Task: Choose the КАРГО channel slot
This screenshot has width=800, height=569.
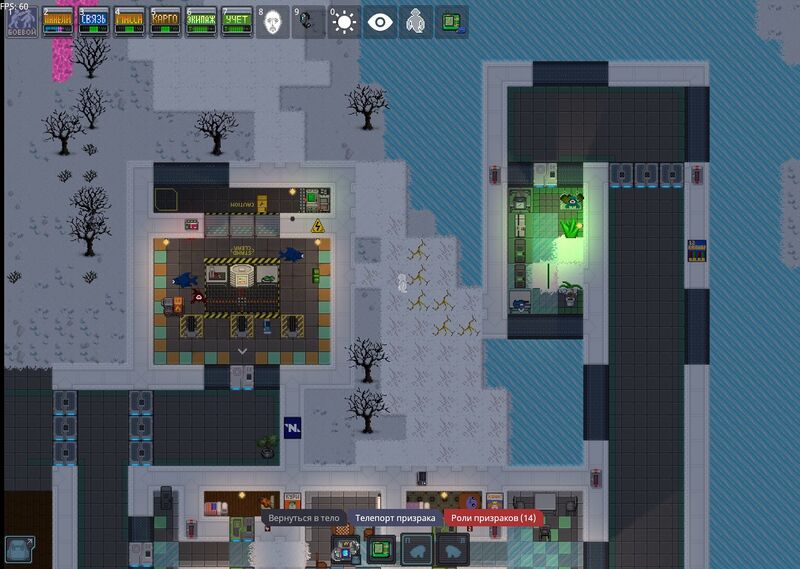Action: pyautogui.click(x=165, y=22)
